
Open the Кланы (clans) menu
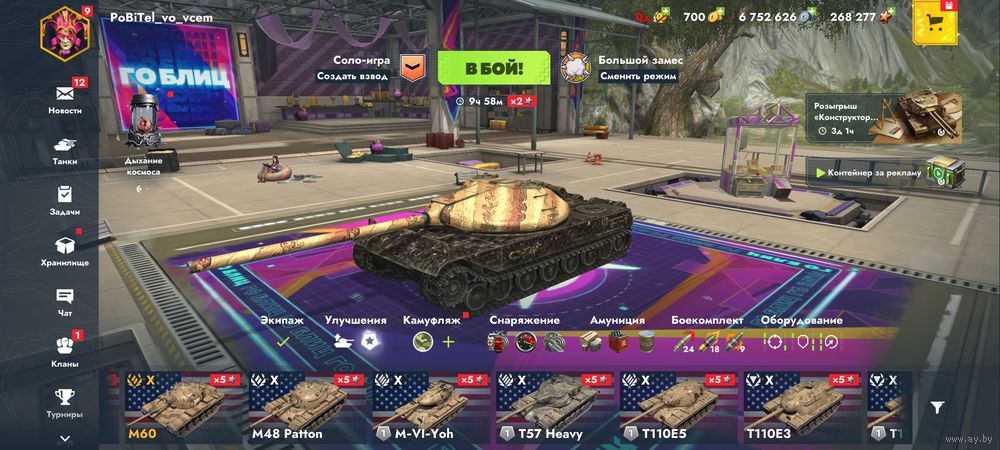point(65,349)
